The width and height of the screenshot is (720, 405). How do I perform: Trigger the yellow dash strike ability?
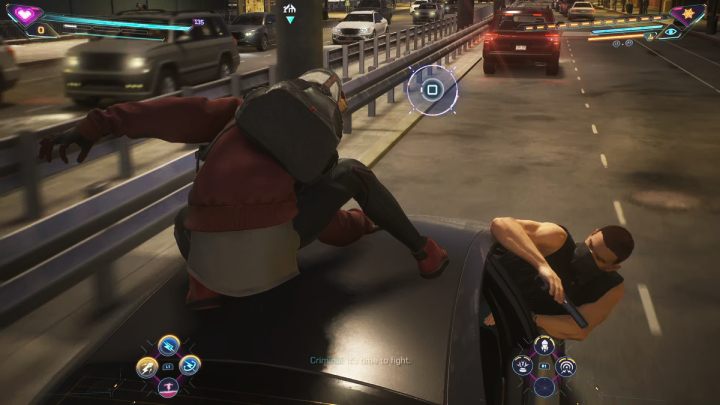click(147, 367)
